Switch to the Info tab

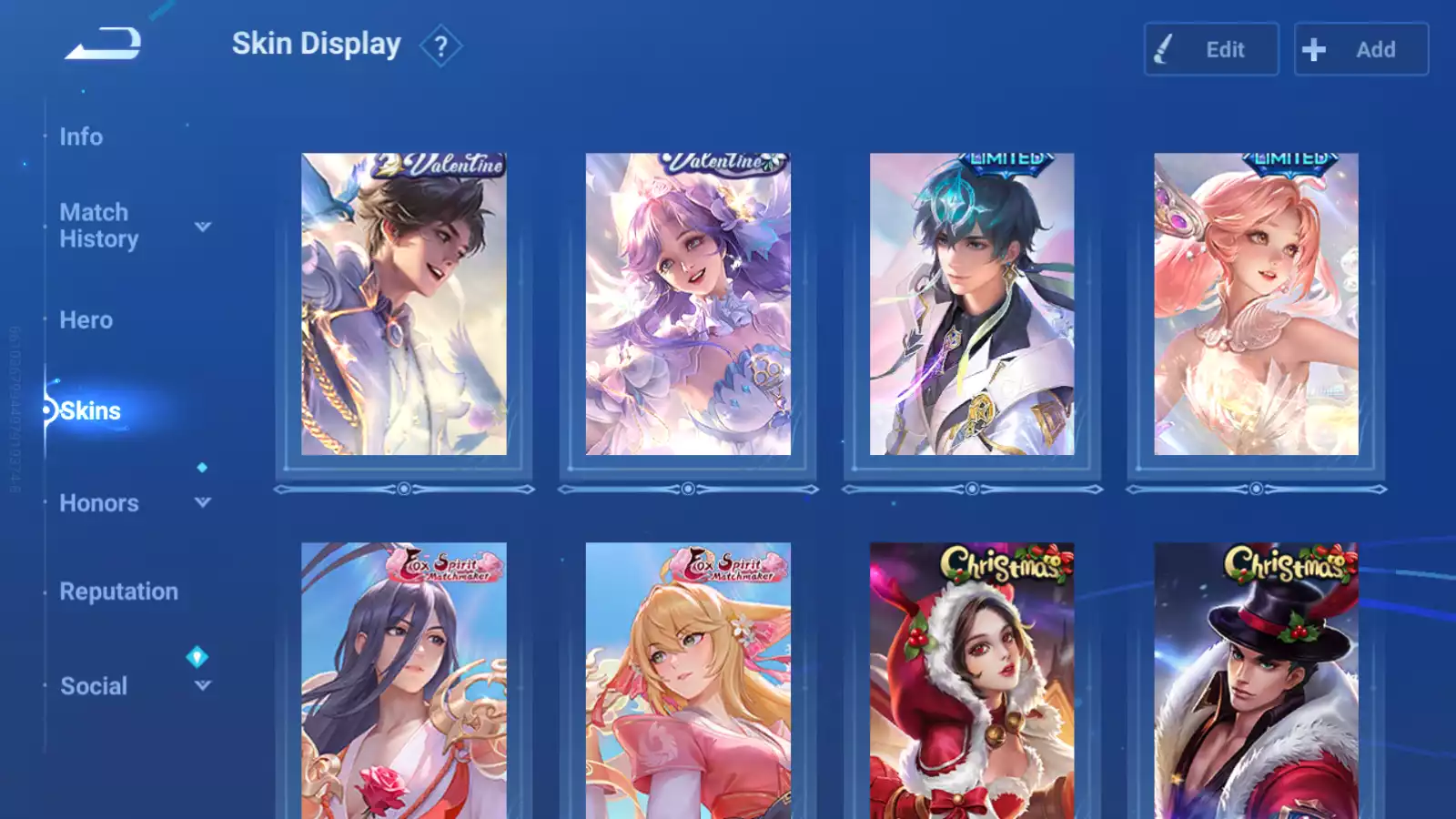(x=81, y=136)
